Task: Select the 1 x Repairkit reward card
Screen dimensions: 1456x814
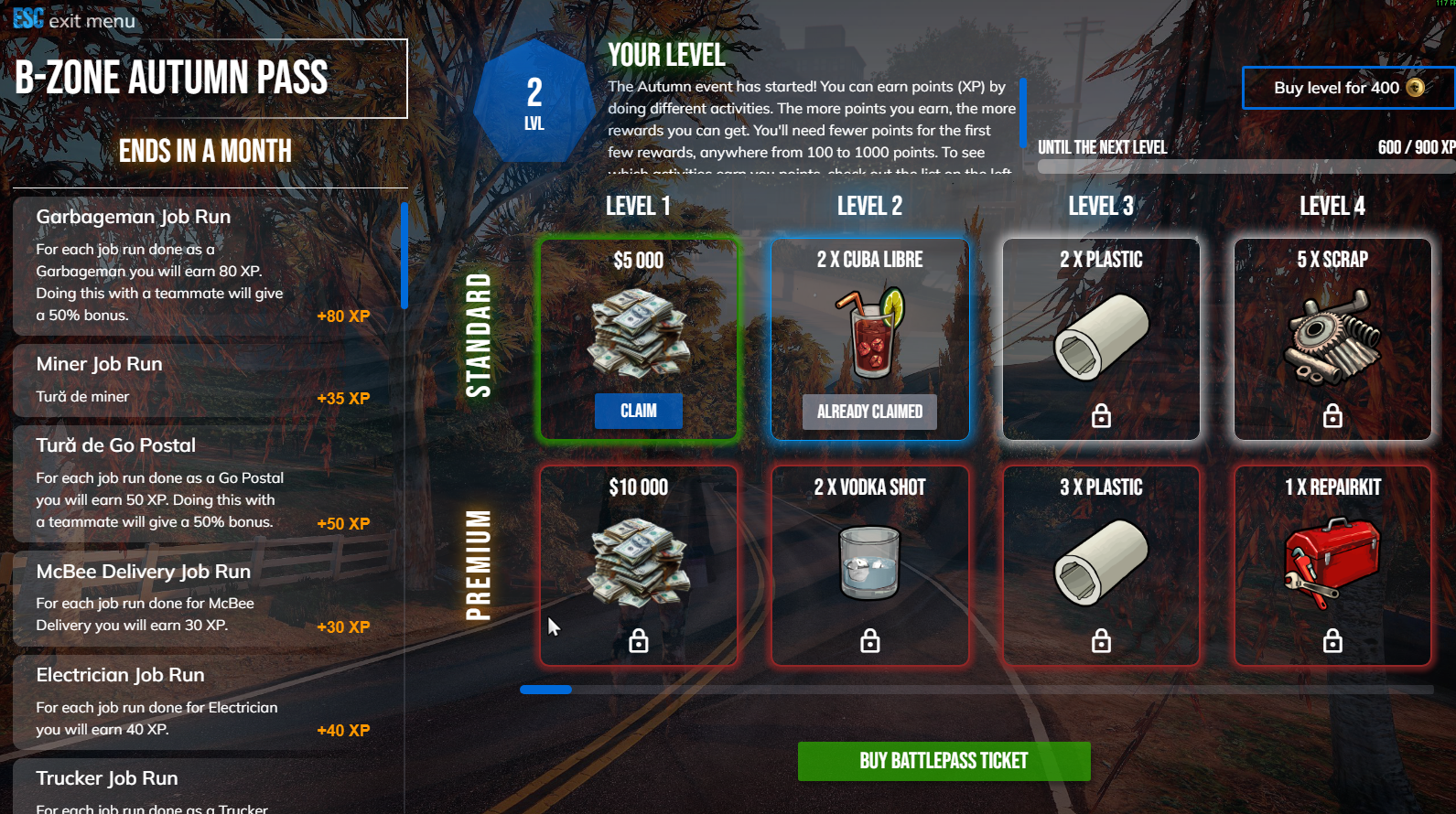Action: [x=1332, y=565]
